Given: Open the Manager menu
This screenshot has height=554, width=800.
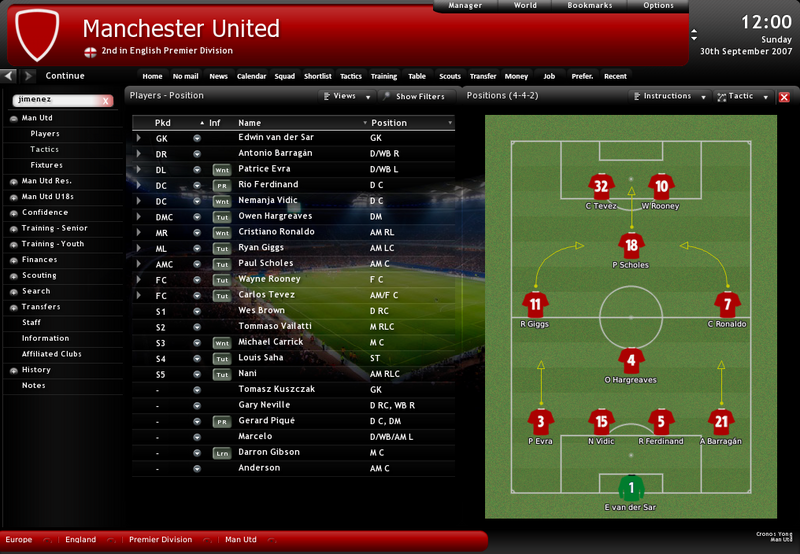Looking at the screenshot, I should pyautogui.click(x=465, y=6).
